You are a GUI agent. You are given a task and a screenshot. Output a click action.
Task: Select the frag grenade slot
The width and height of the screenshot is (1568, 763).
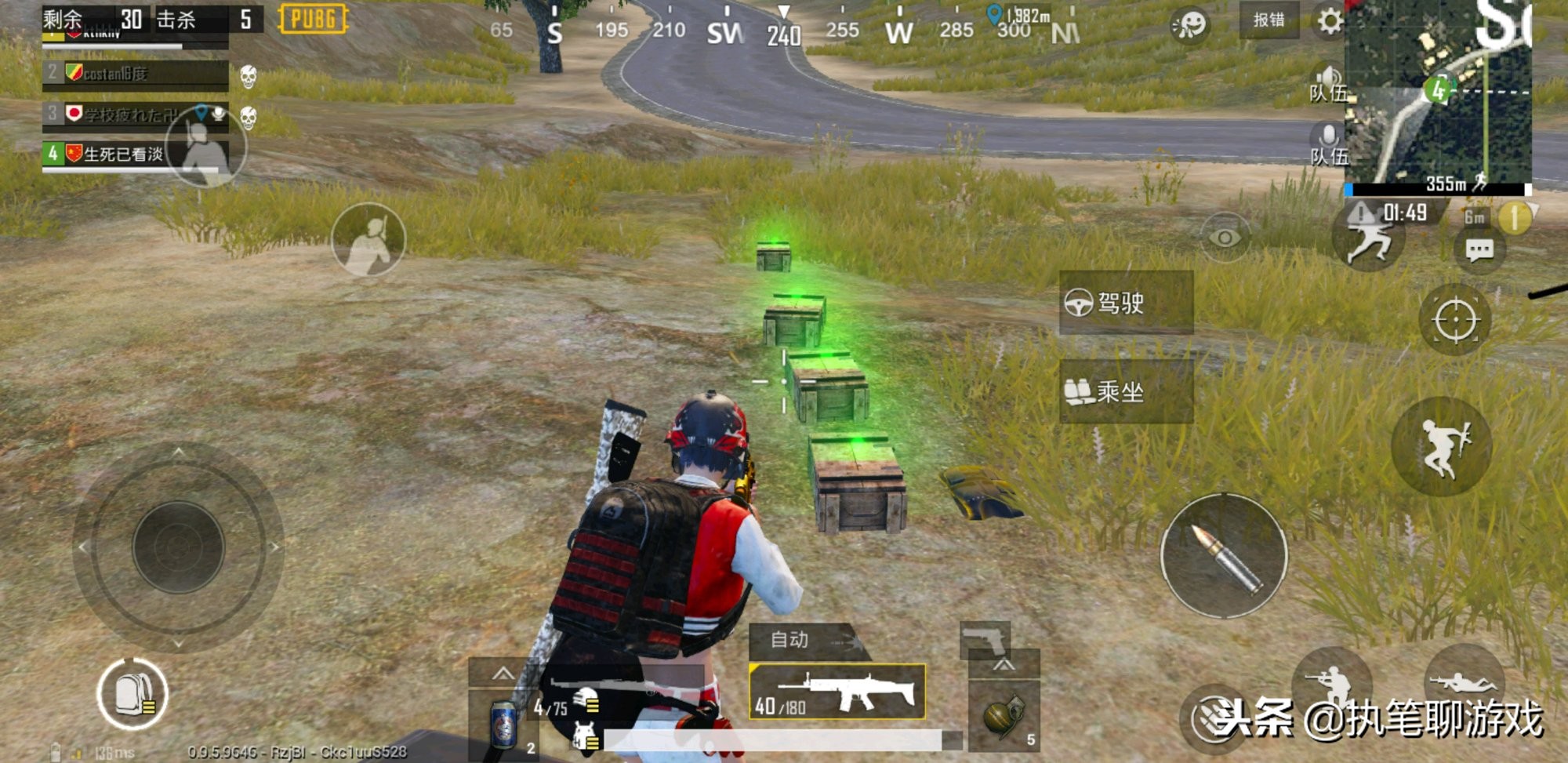[1004, 715]
